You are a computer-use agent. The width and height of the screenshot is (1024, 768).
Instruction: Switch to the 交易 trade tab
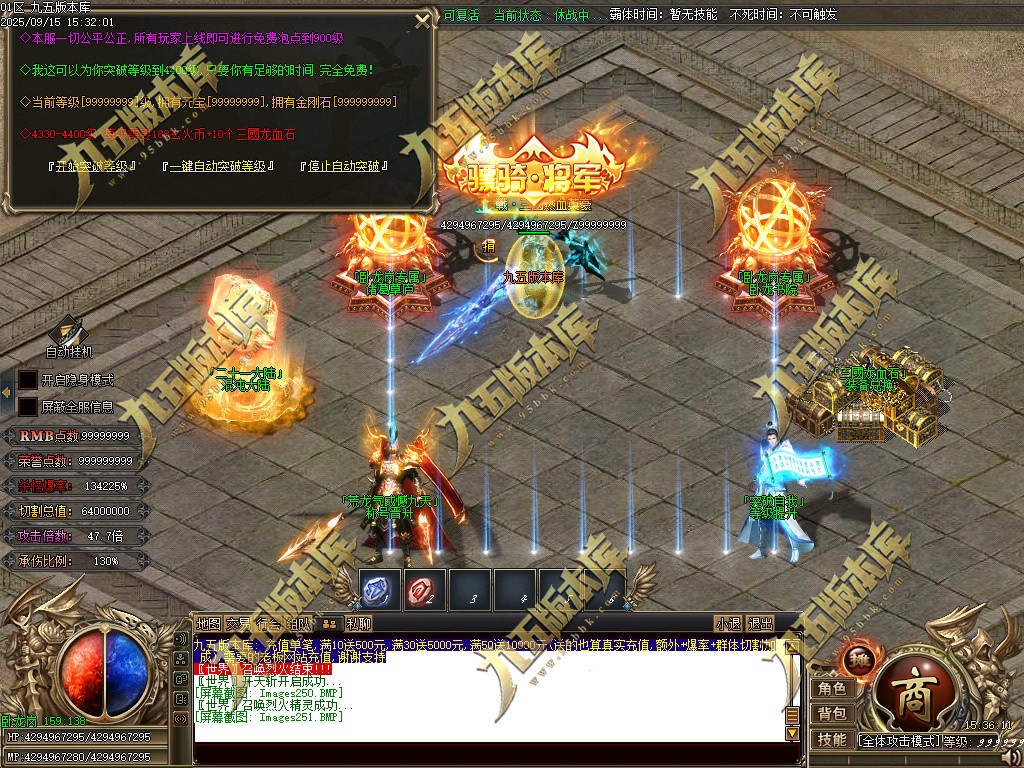coord(238,623)
